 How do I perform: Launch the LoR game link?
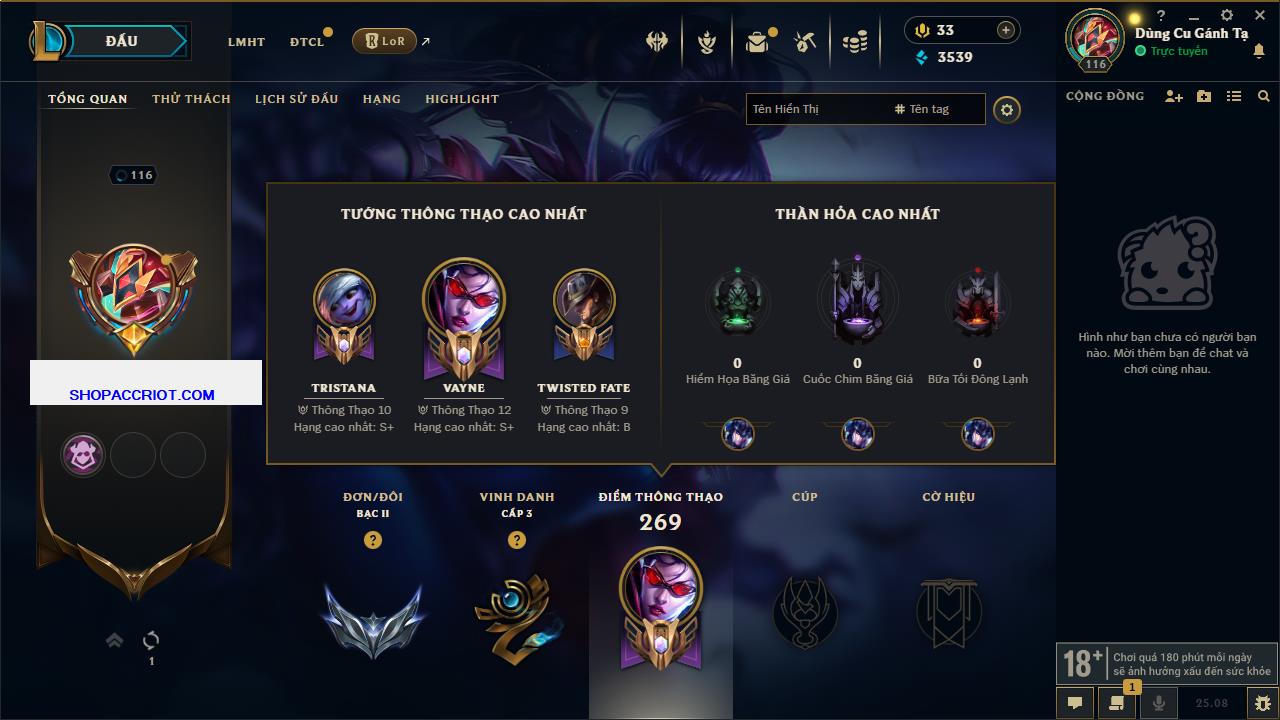(x=385, y=41)
